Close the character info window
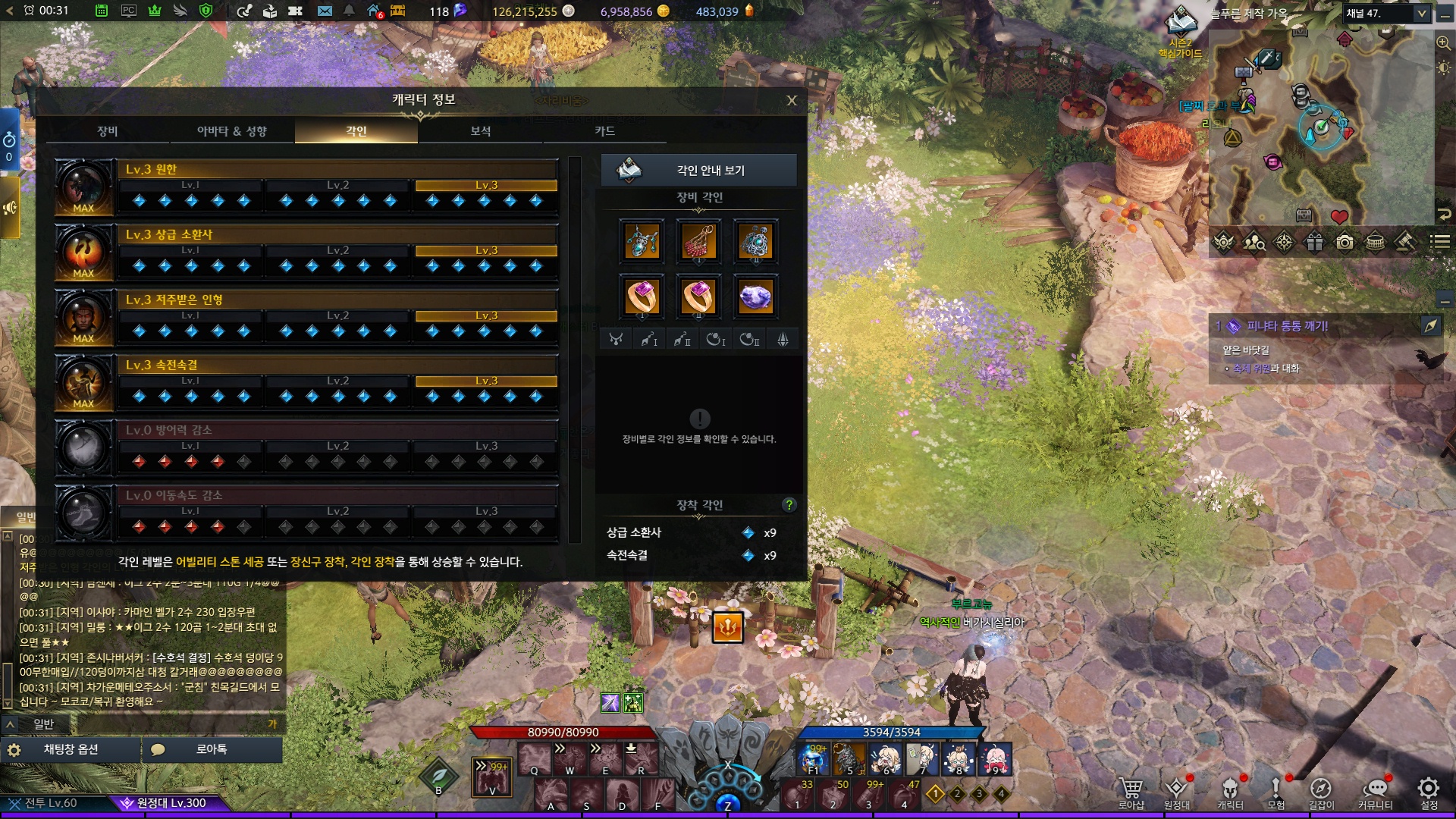The height and width of the screenshot is (819, 1456). point(791,100)
